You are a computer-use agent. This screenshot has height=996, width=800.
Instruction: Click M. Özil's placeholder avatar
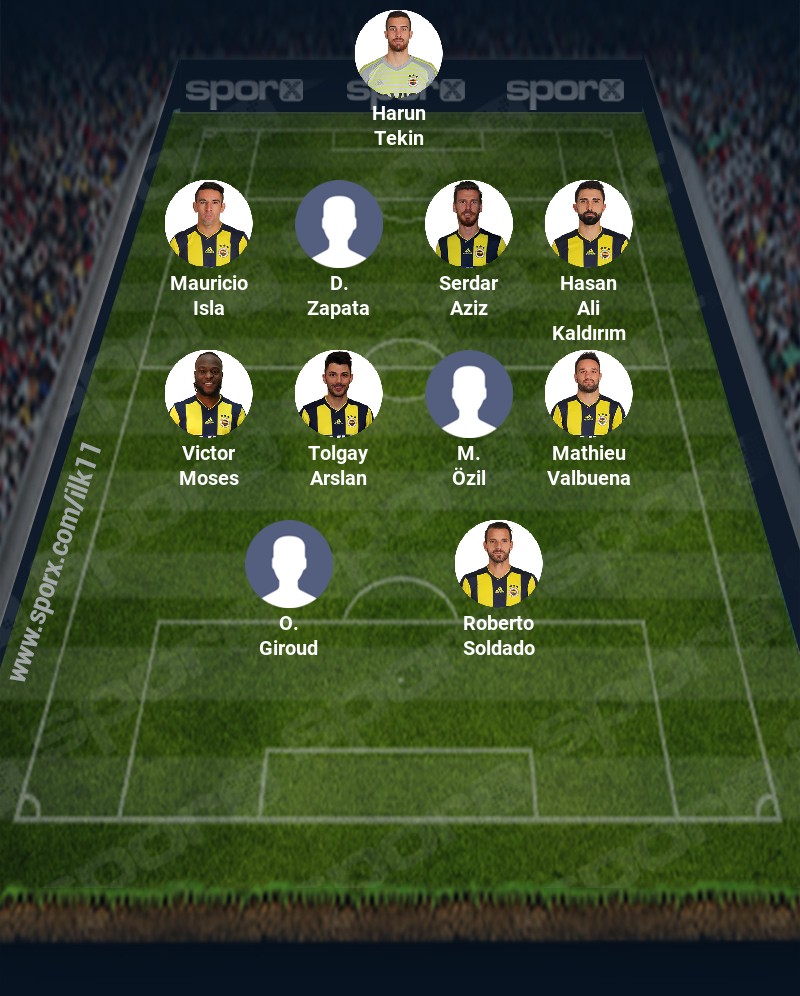click(469, 394)
